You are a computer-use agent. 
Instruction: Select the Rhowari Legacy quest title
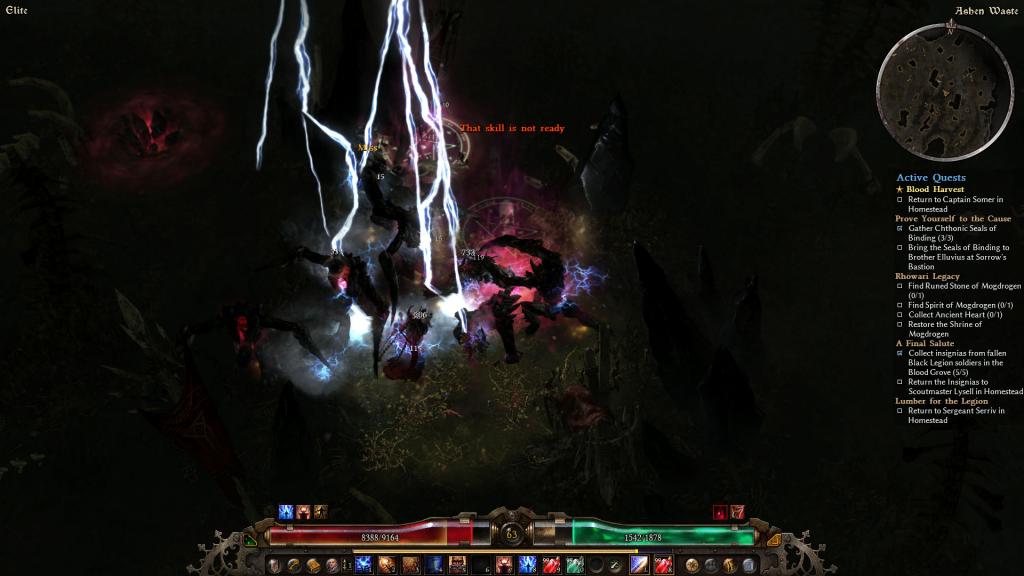(927, 276)
